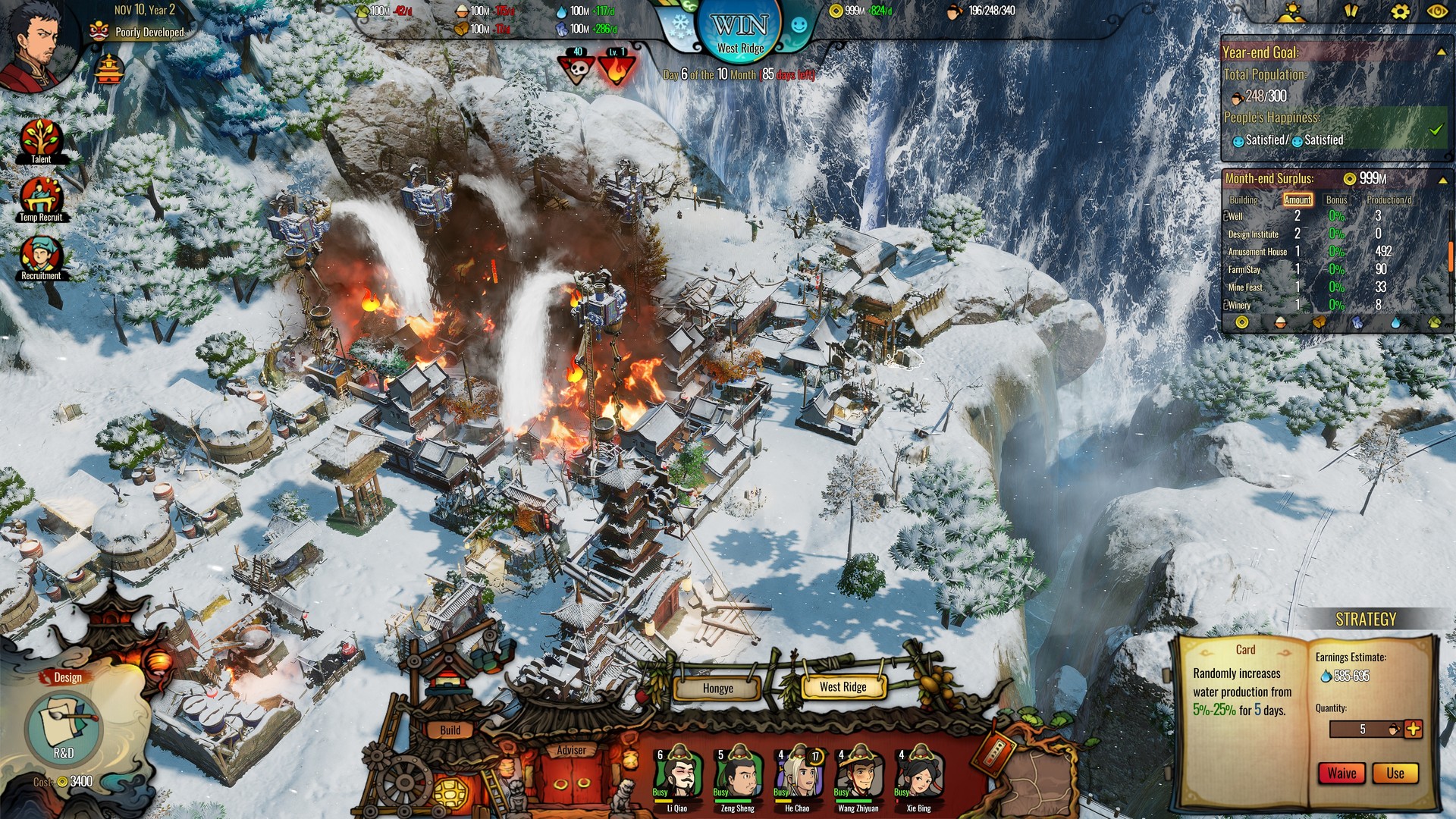Use the water production strategy card
Image resolution: width=1456 pixels, height=819 pixels.
1395,773
